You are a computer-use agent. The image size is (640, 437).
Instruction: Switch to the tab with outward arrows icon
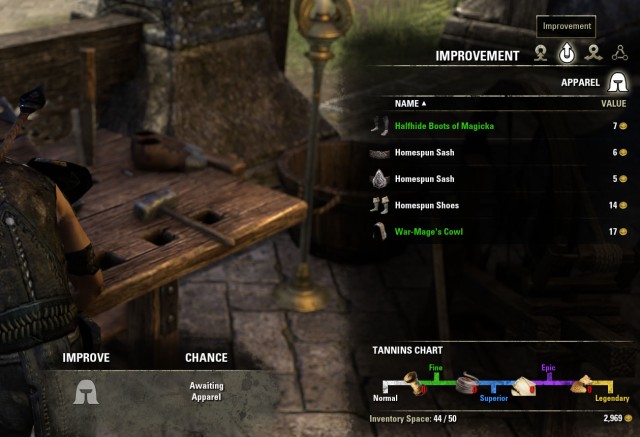tap(593, 55)
